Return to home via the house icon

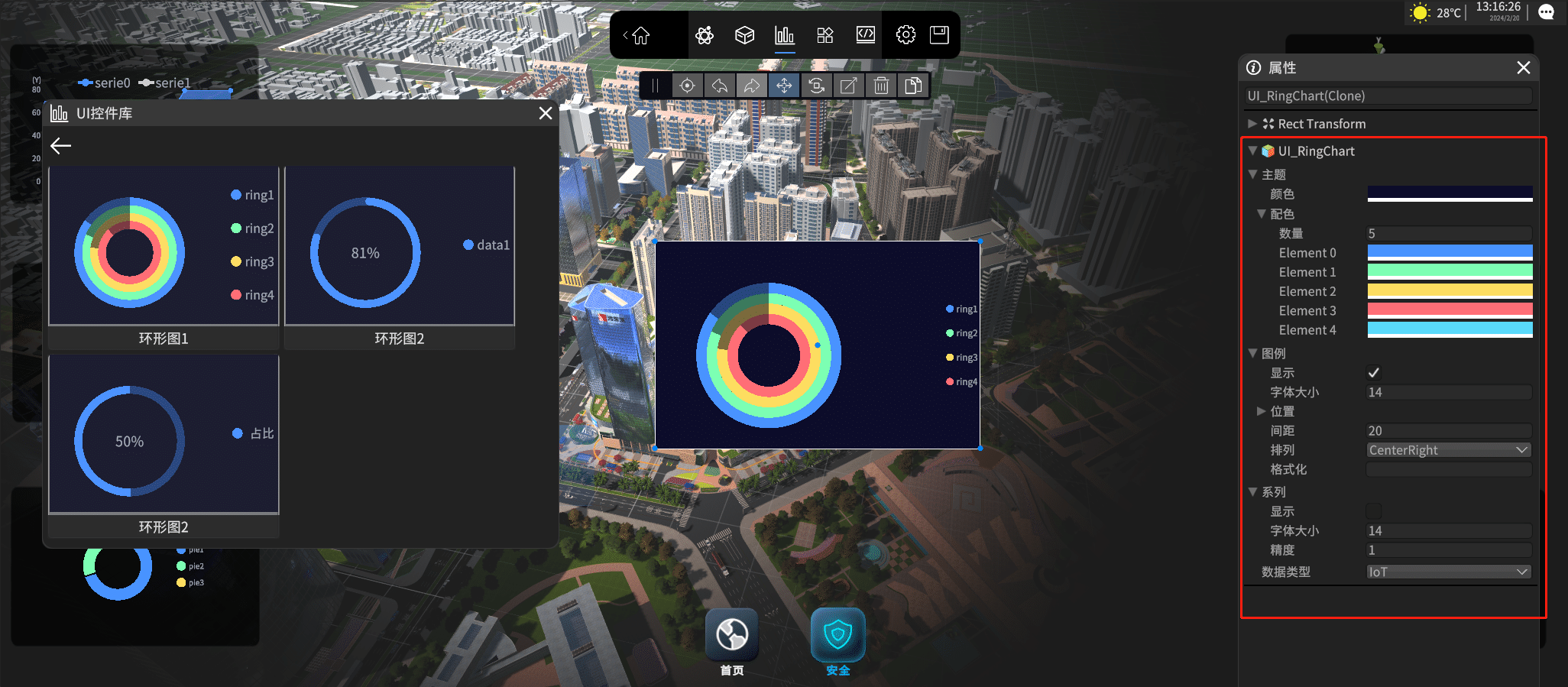click(x=640, y=35)
